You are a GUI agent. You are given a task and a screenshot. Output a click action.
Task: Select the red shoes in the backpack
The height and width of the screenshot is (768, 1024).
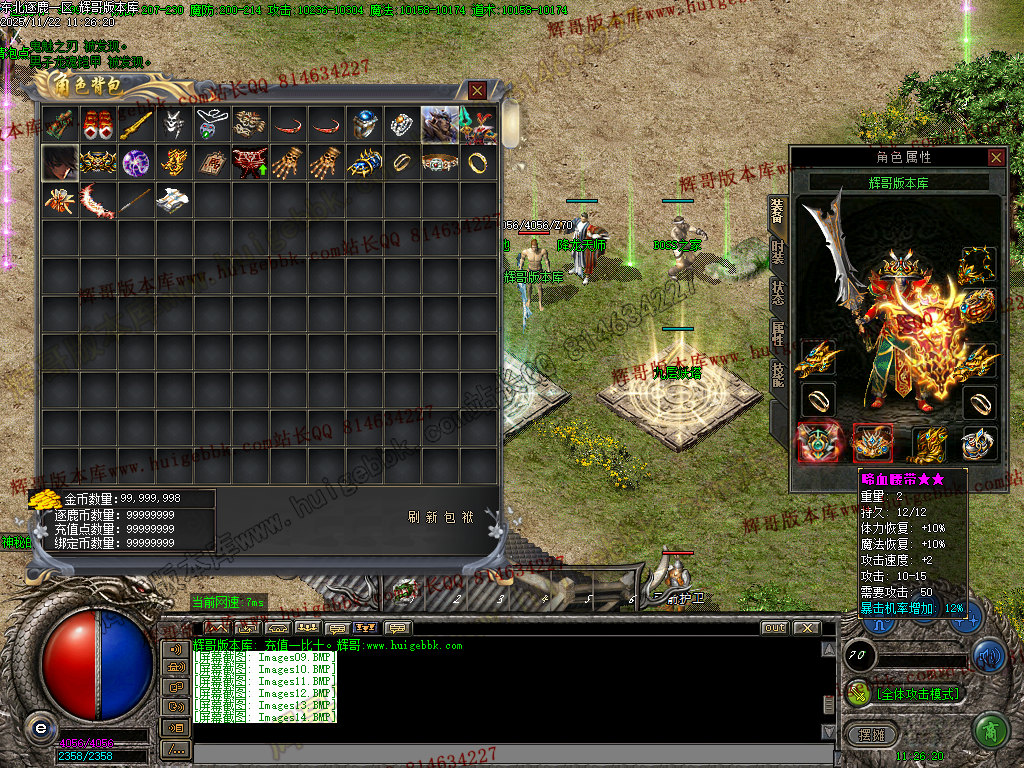tap(97, 125)
